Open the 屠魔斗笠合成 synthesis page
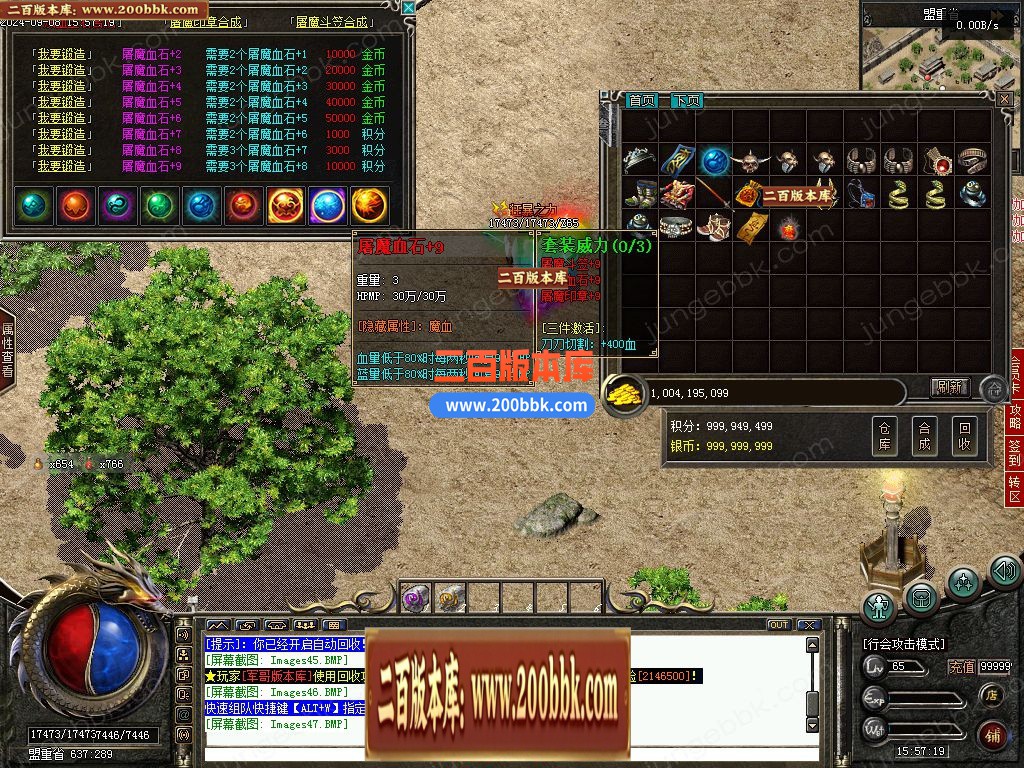 (x=331, y=22)
